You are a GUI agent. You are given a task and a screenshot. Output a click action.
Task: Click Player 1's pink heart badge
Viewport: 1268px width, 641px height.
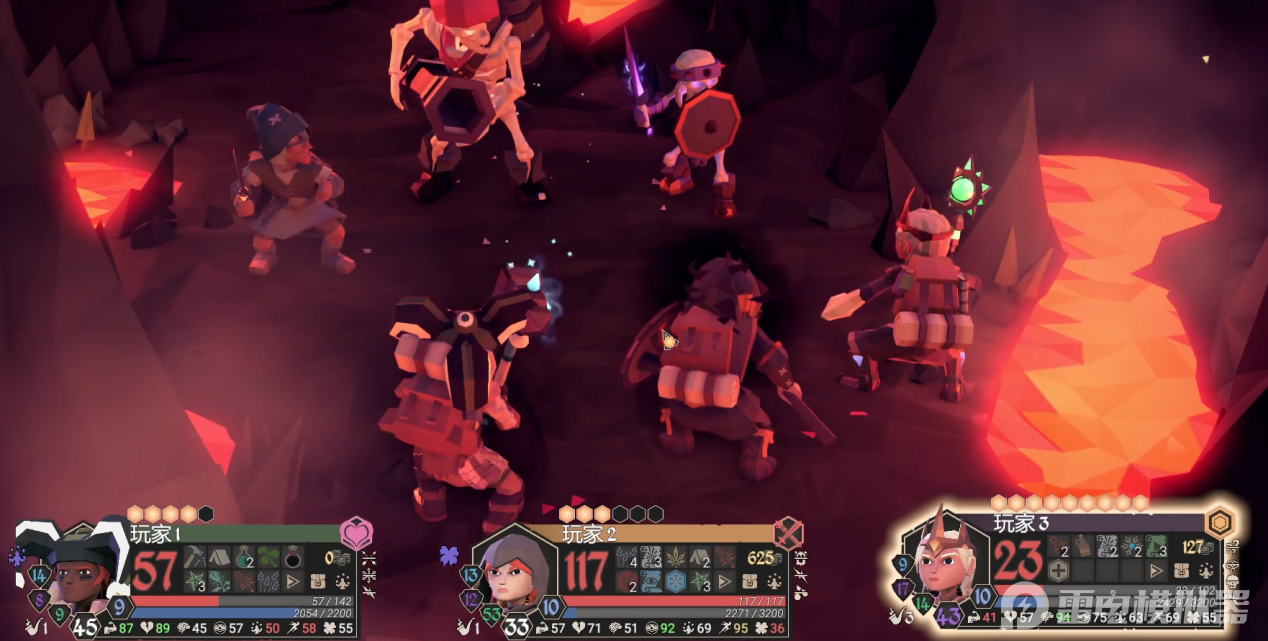point(356,533)
